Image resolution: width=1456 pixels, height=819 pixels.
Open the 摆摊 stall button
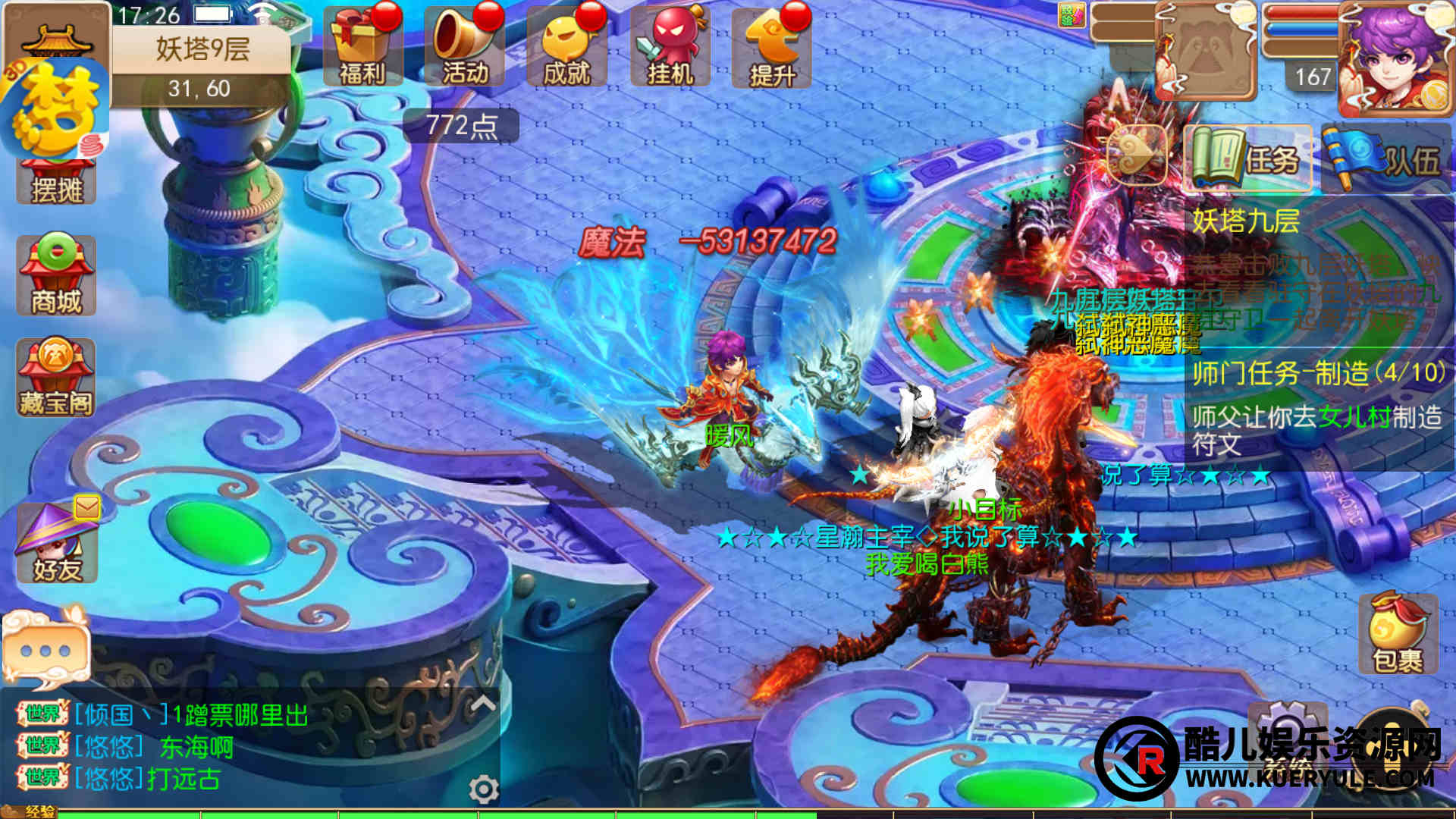tap(56, 182)
